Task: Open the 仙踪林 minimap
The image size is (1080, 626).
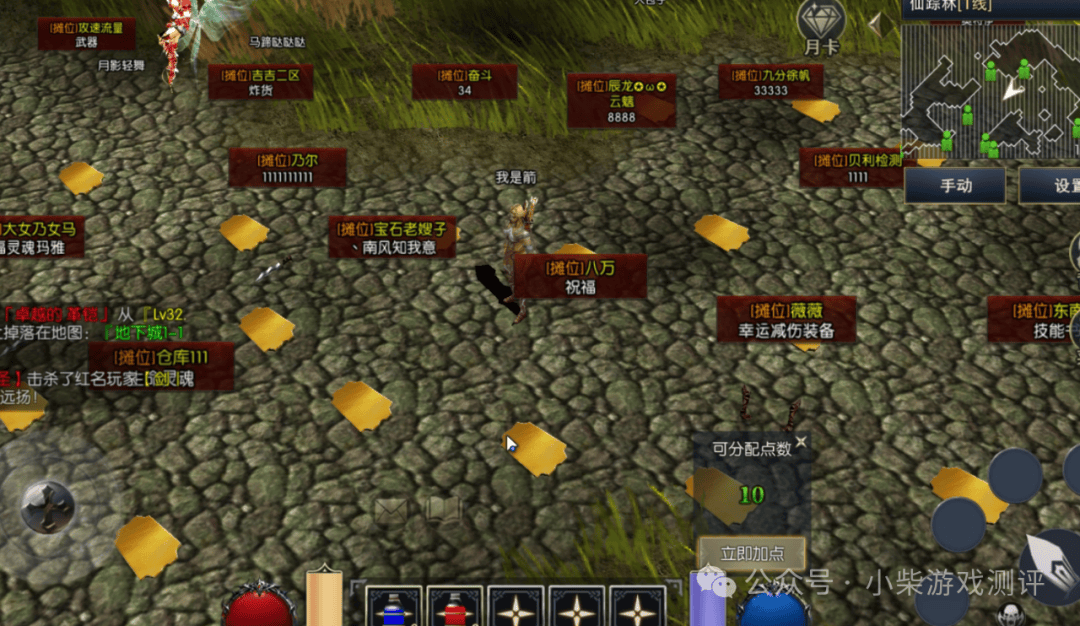Action: click(x=990, y=90)
